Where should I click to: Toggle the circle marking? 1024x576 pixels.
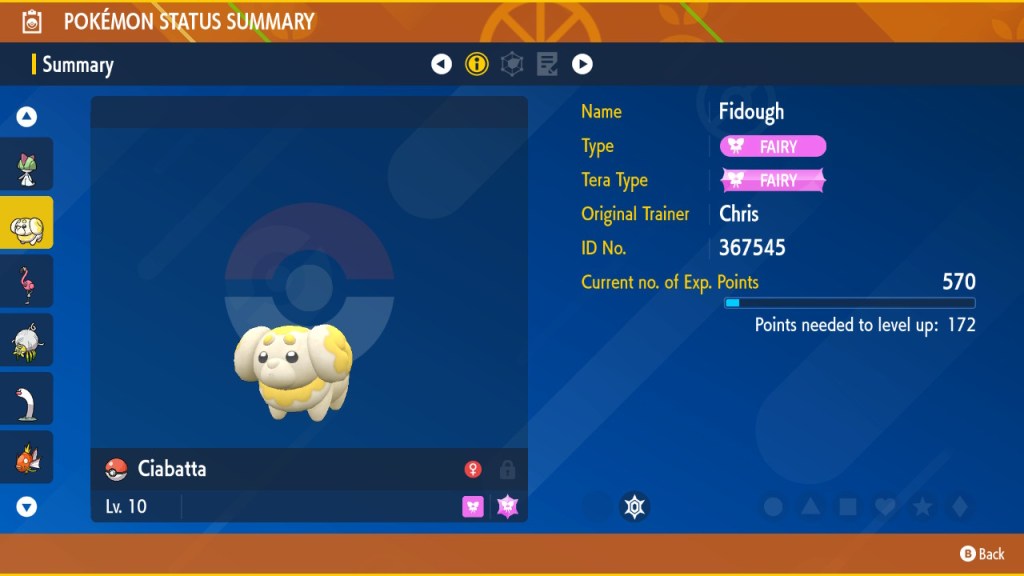(x=773, y=507)
